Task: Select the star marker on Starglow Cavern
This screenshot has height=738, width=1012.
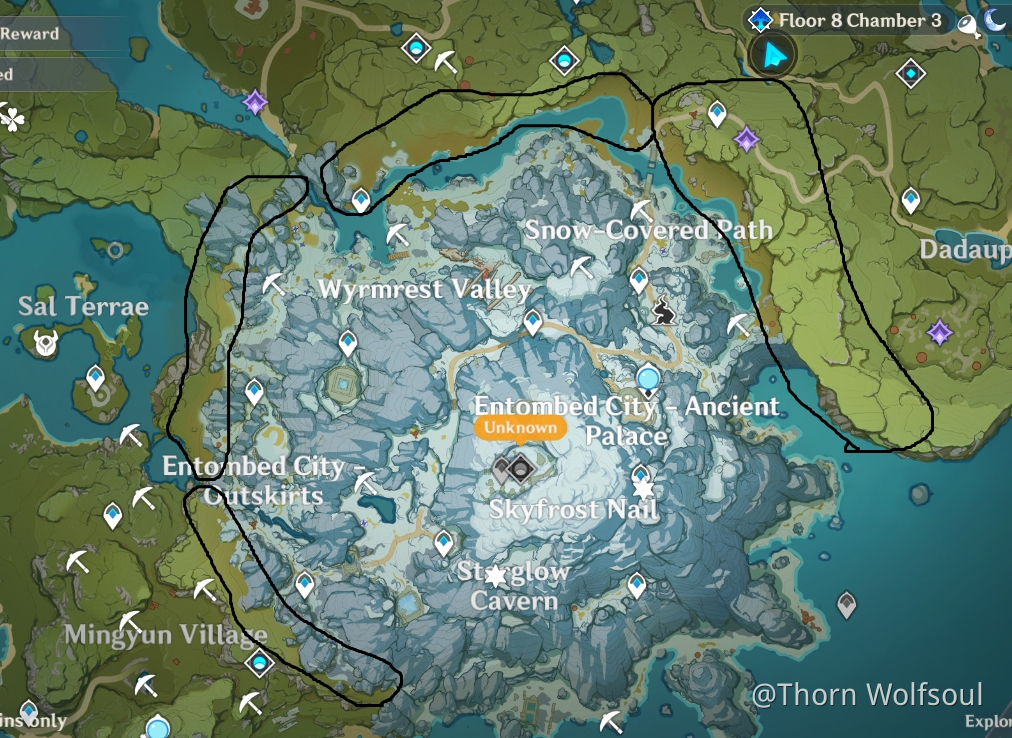Action: point(495,575)
